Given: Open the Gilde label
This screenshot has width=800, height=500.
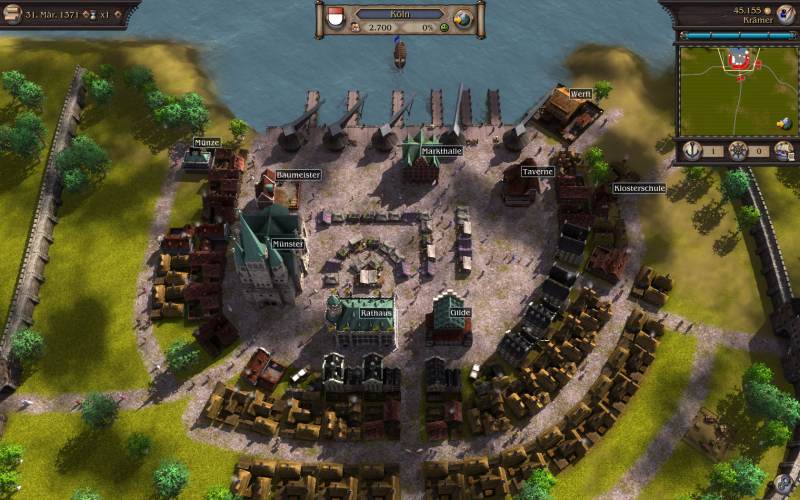Looking at the screenshot, I should pos(460,312).
